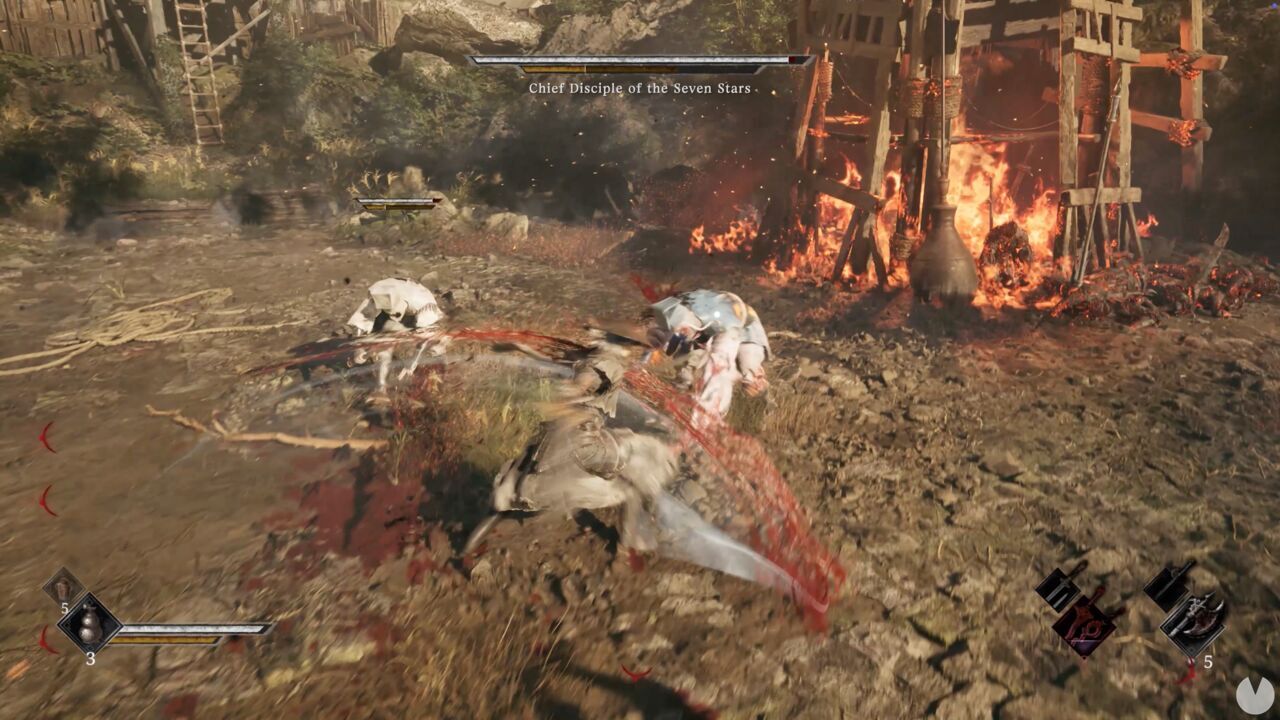Click the yellow stamina bar below the health bar
This screenshot has width=1280, height=720.
tap(163, 640)
